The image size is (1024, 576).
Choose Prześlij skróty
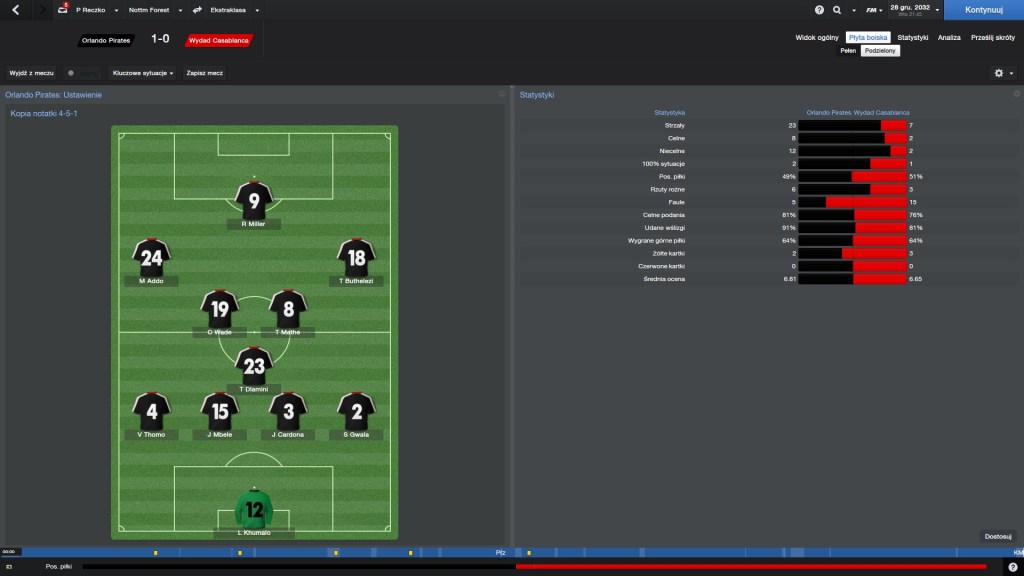[992, 37]
